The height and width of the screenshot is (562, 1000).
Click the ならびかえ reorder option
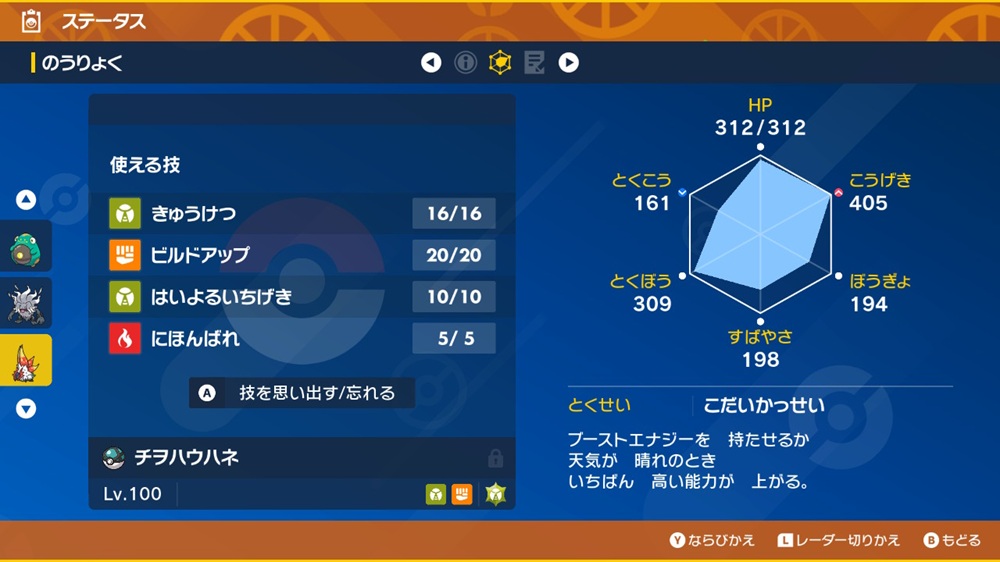pos(712,540)
